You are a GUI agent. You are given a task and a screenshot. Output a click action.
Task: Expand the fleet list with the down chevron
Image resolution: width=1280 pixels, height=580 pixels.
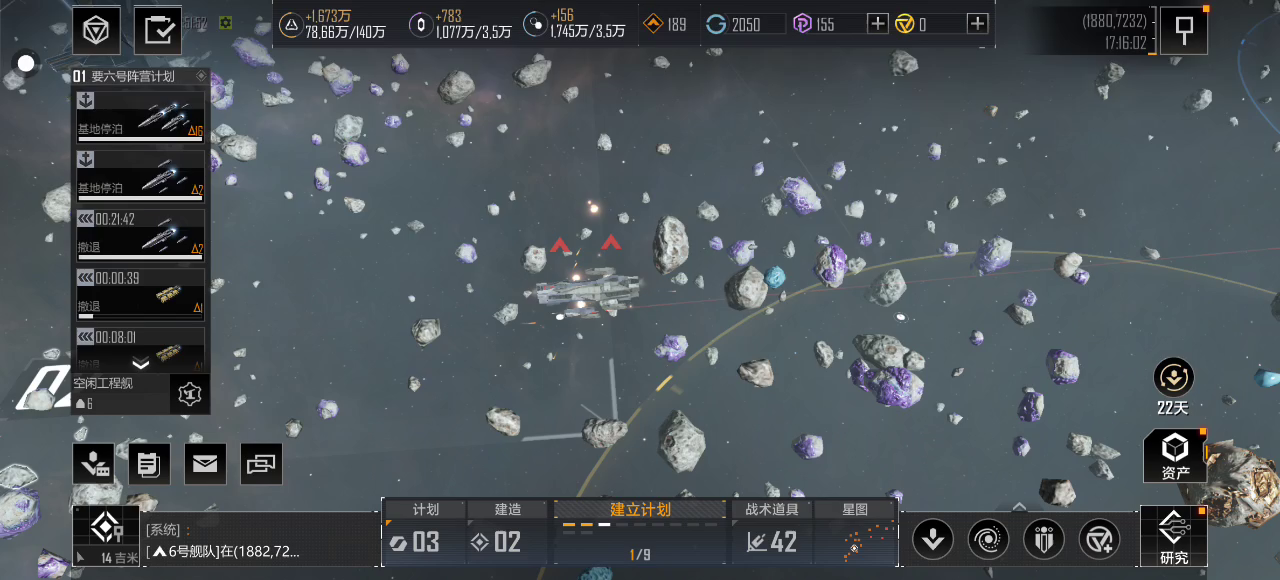click(141, 364)
